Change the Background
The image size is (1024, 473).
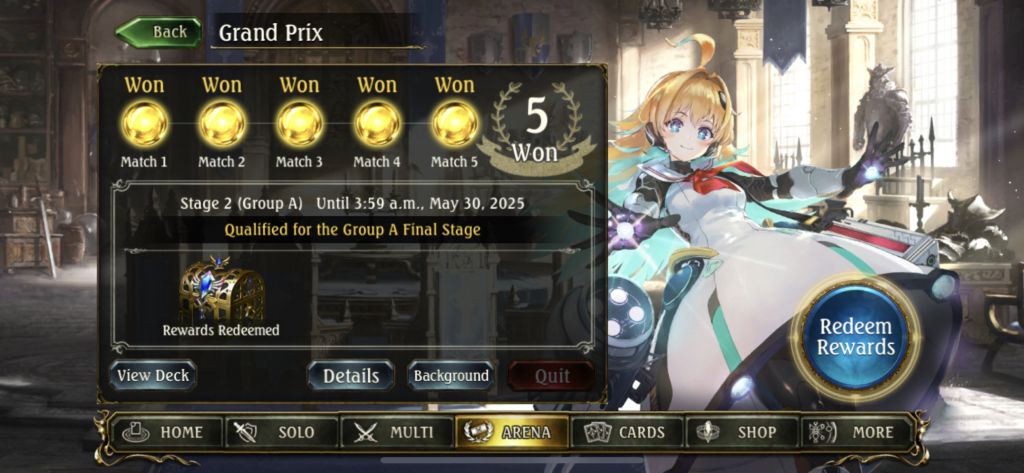450,376
